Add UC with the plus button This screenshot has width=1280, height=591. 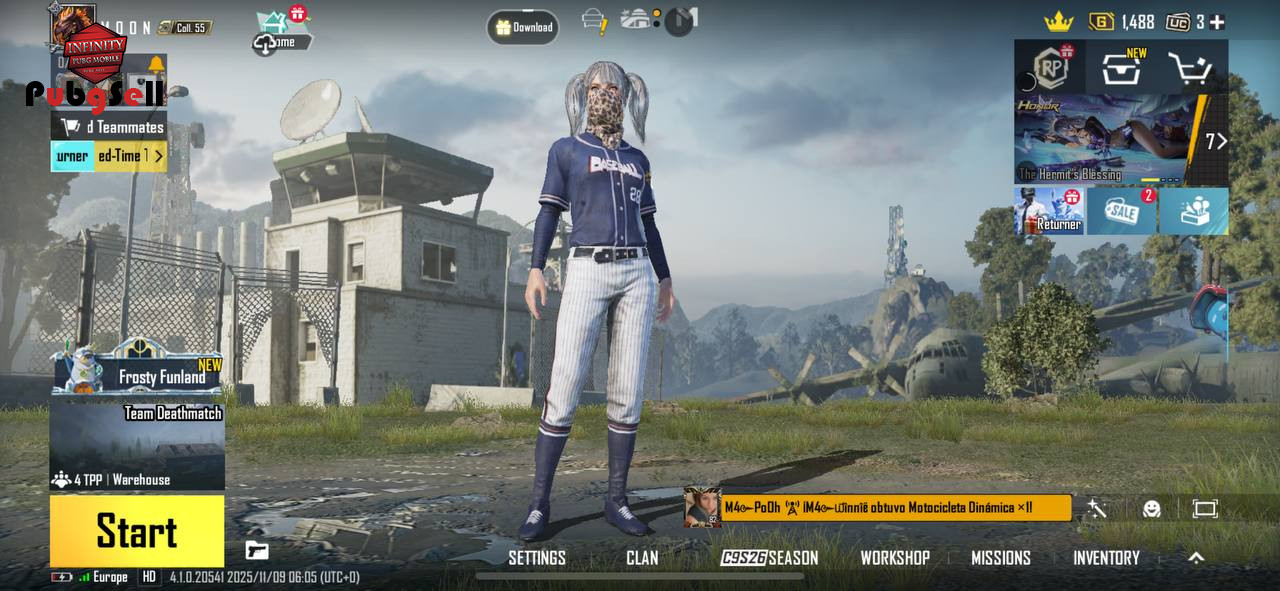point(1217,22)
